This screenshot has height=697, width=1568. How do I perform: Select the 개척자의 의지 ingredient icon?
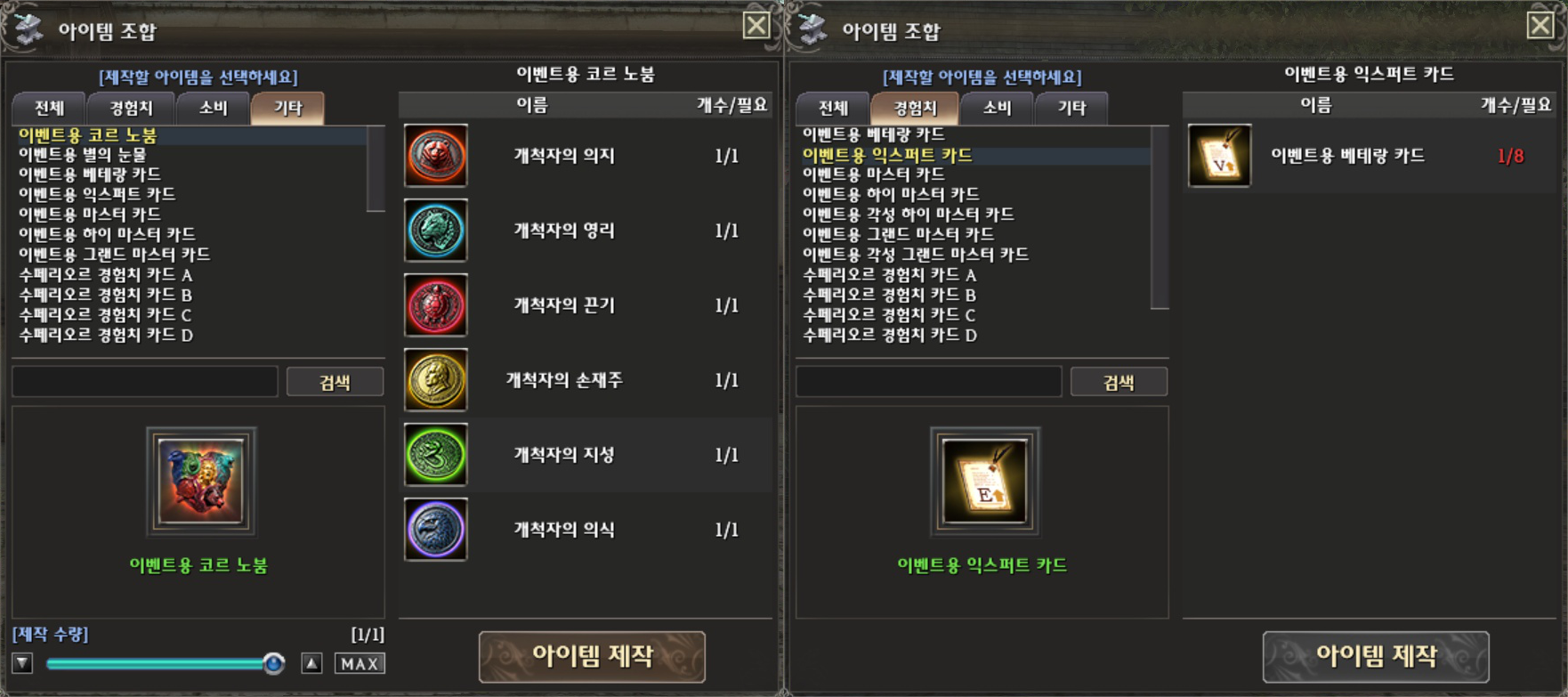tap(436, 156)
